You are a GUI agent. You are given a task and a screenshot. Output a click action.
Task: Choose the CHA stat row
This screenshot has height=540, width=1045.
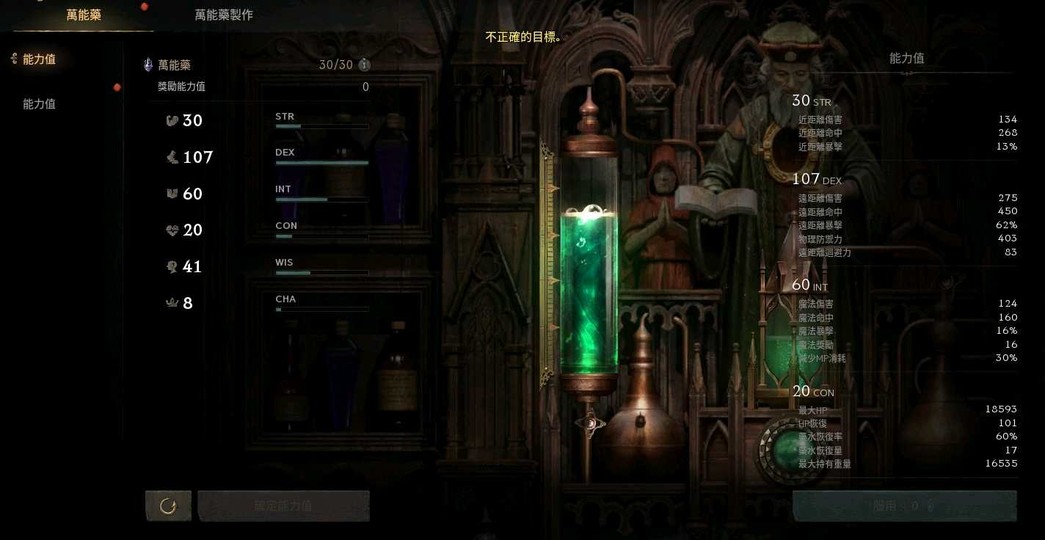(x=270, y=303)
